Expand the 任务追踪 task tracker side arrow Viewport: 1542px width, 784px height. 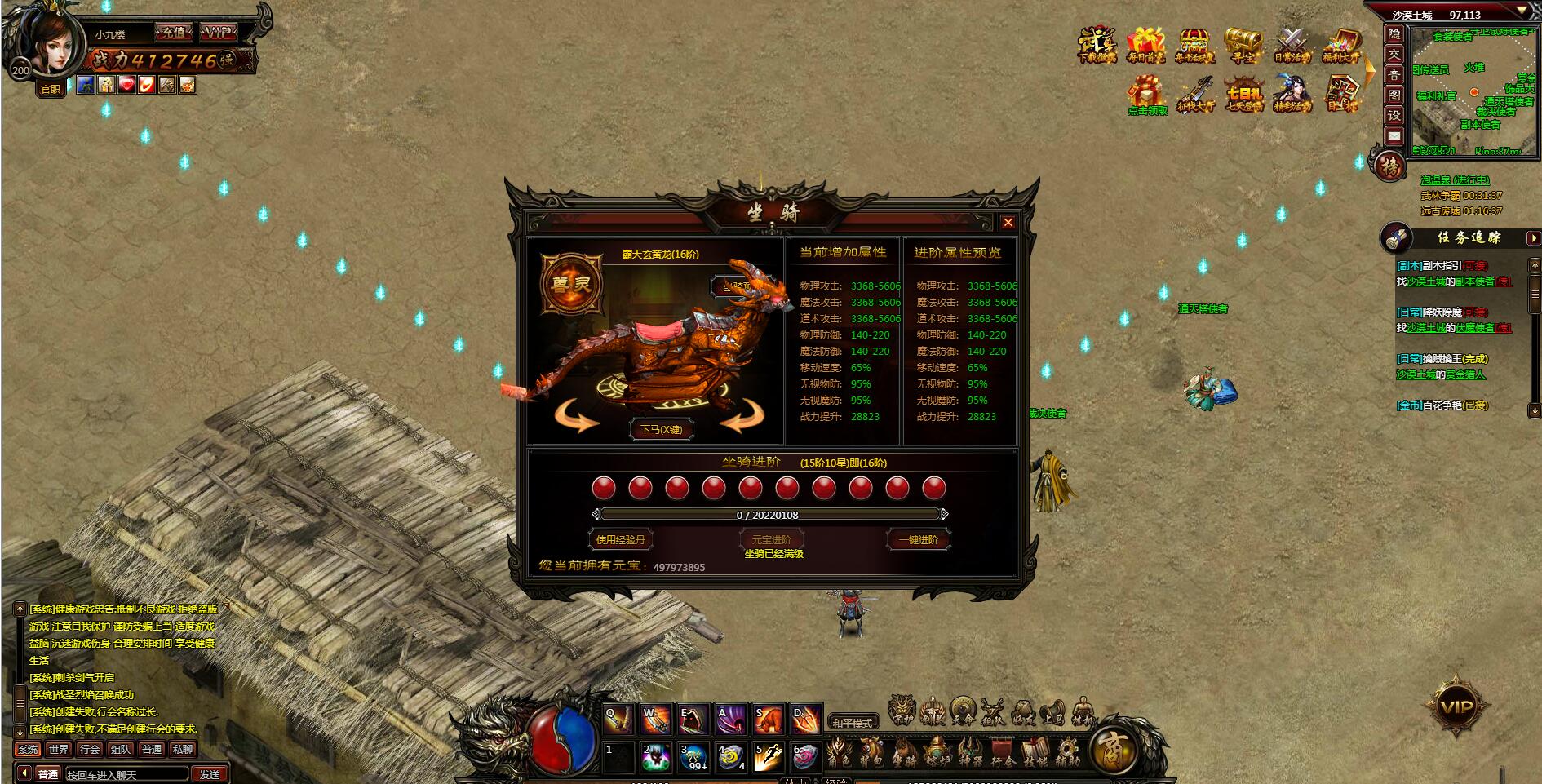coord(1533,239)
